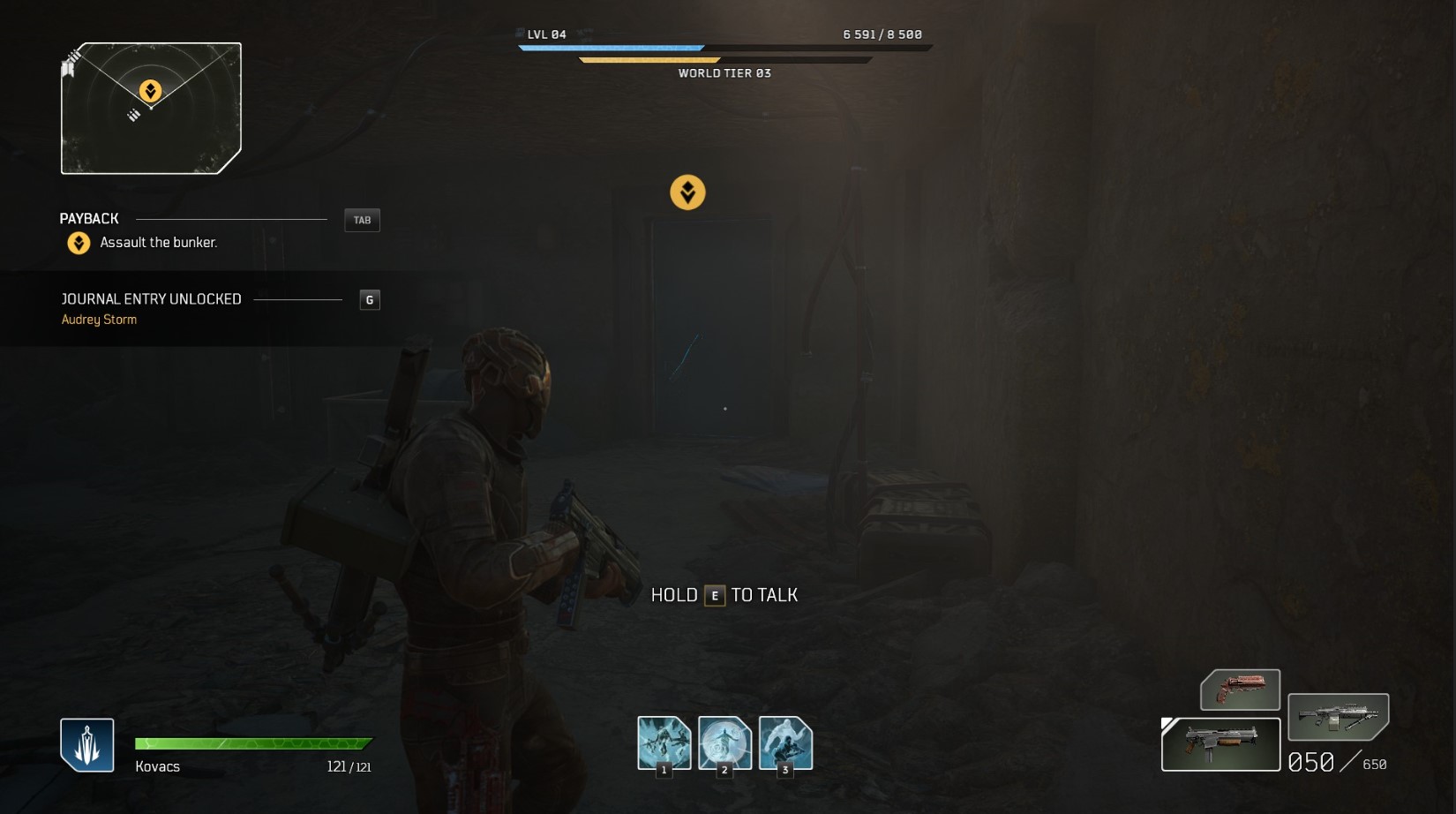Activate the glowing sphere skill
Image resolution: width=1456 pixels, height=814 pixels.
coord(724,742)
